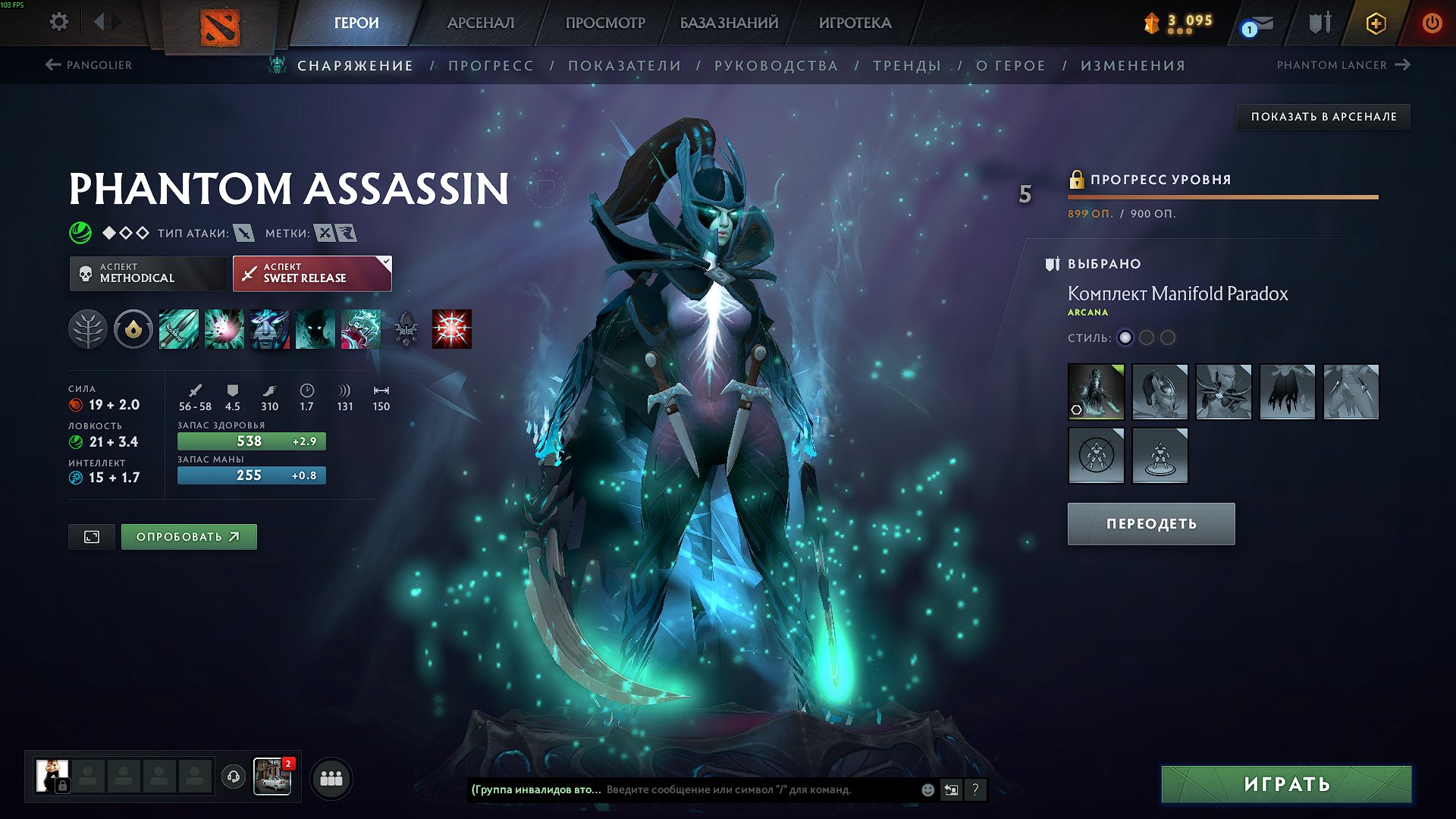Image resolution: width=1456 pixels, height=819 pixels.
Task: Open the settings gear icon
Action: tap(58, 23)
